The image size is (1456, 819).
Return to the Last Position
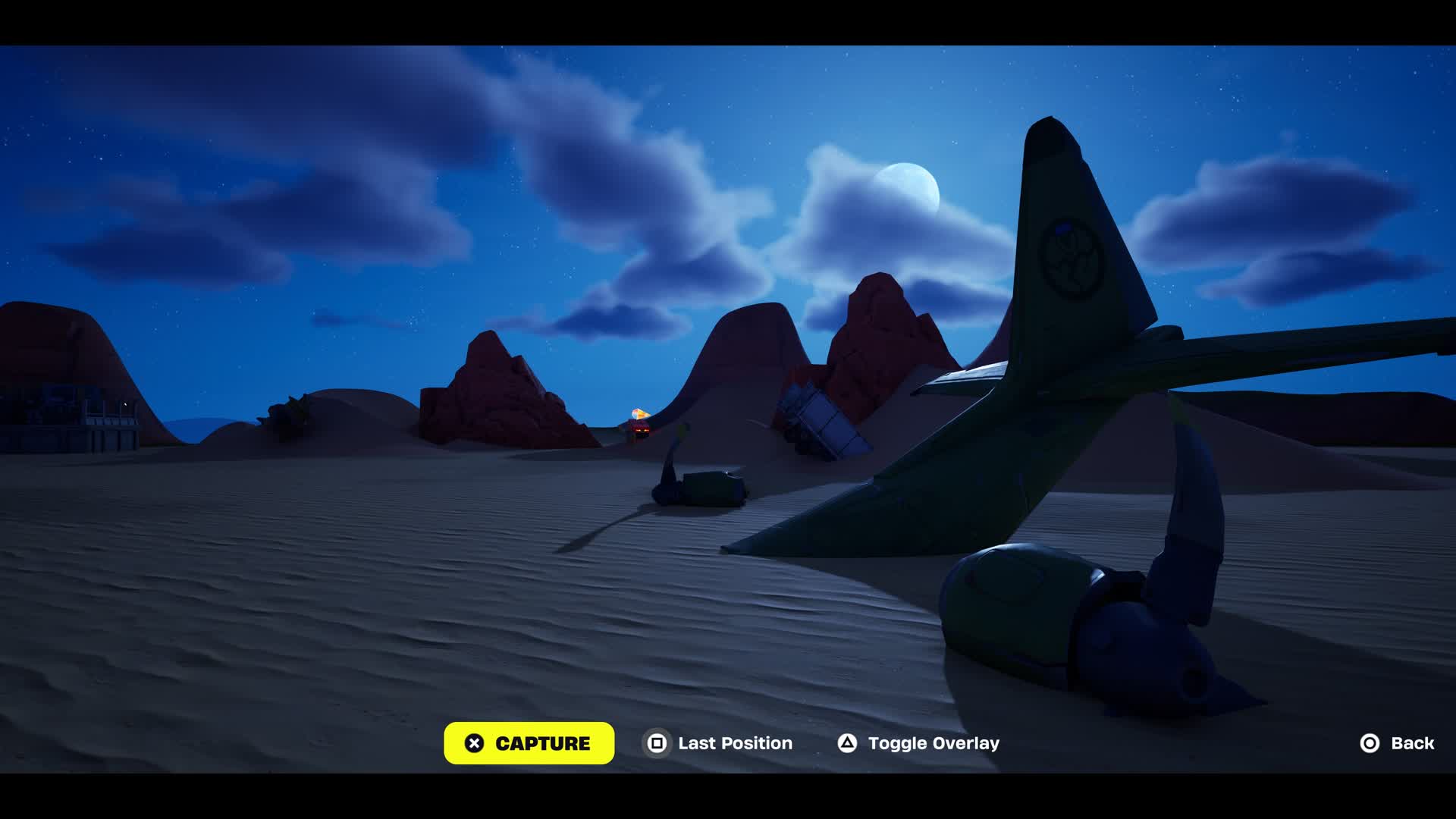click(718, 743)
